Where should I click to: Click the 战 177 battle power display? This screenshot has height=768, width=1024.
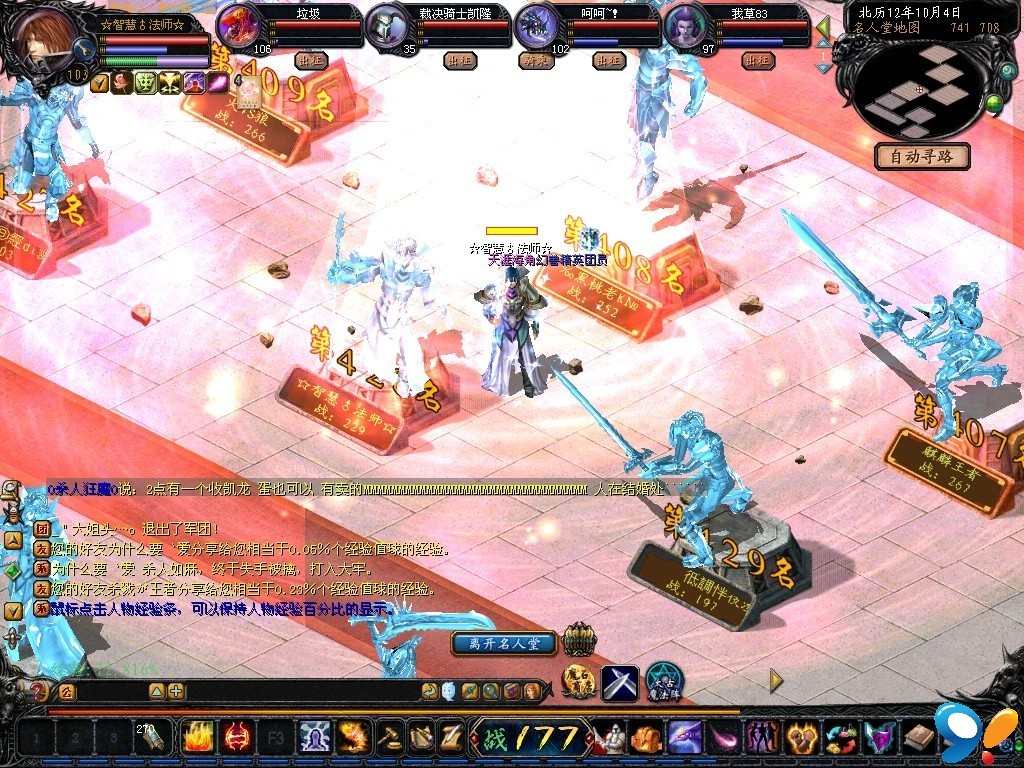[x=531, y=738]
